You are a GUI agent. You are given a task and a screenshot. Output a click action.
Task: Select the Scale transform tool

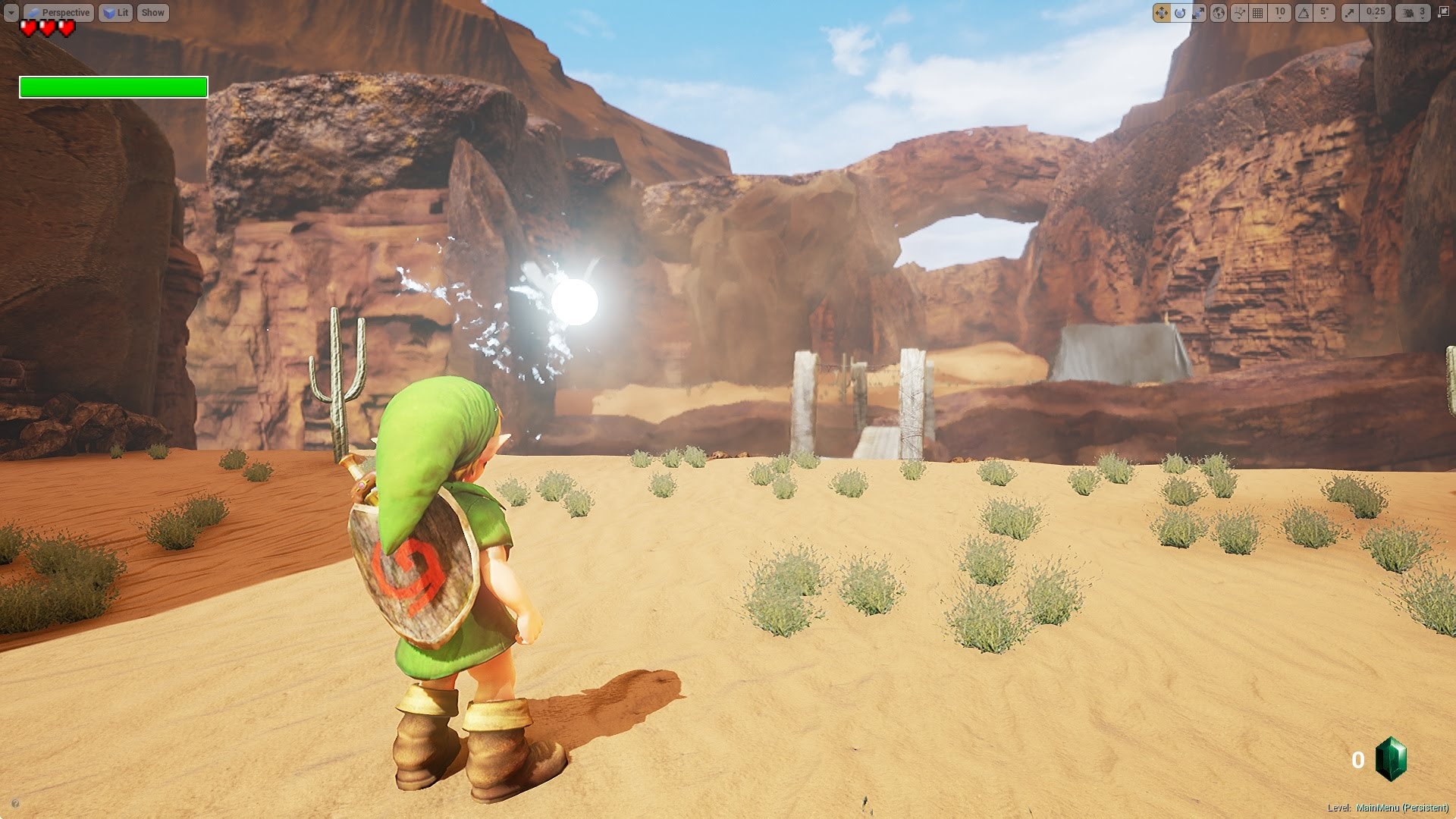pos(1198,12)
